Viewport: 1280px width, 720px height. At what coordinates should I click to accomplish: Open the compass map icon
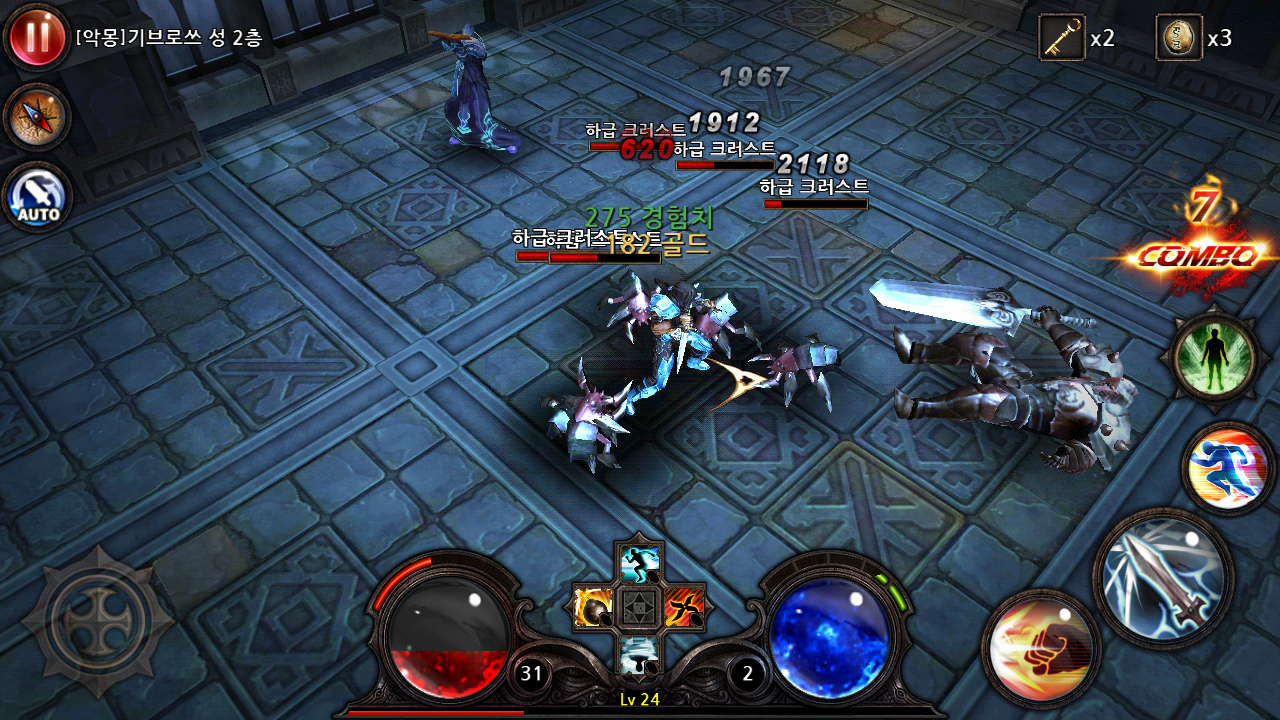coord(37,117)
